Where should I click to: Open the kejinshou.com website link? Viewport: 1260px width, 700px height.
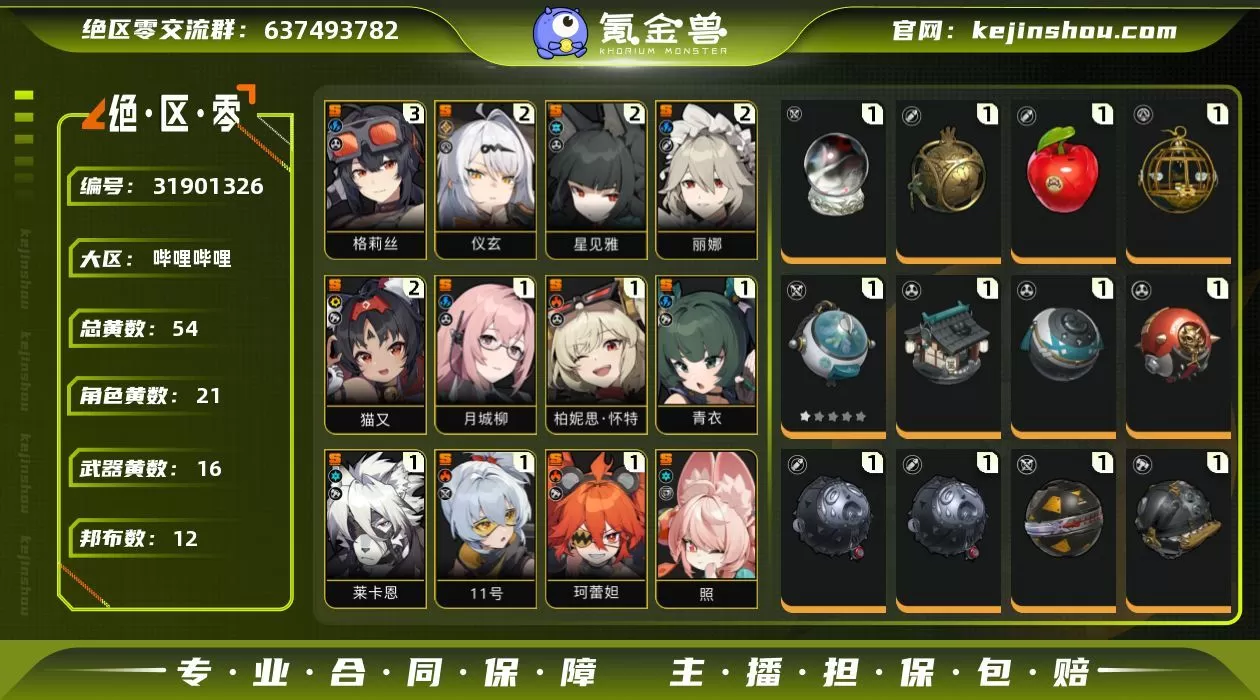pos(1074,31)
